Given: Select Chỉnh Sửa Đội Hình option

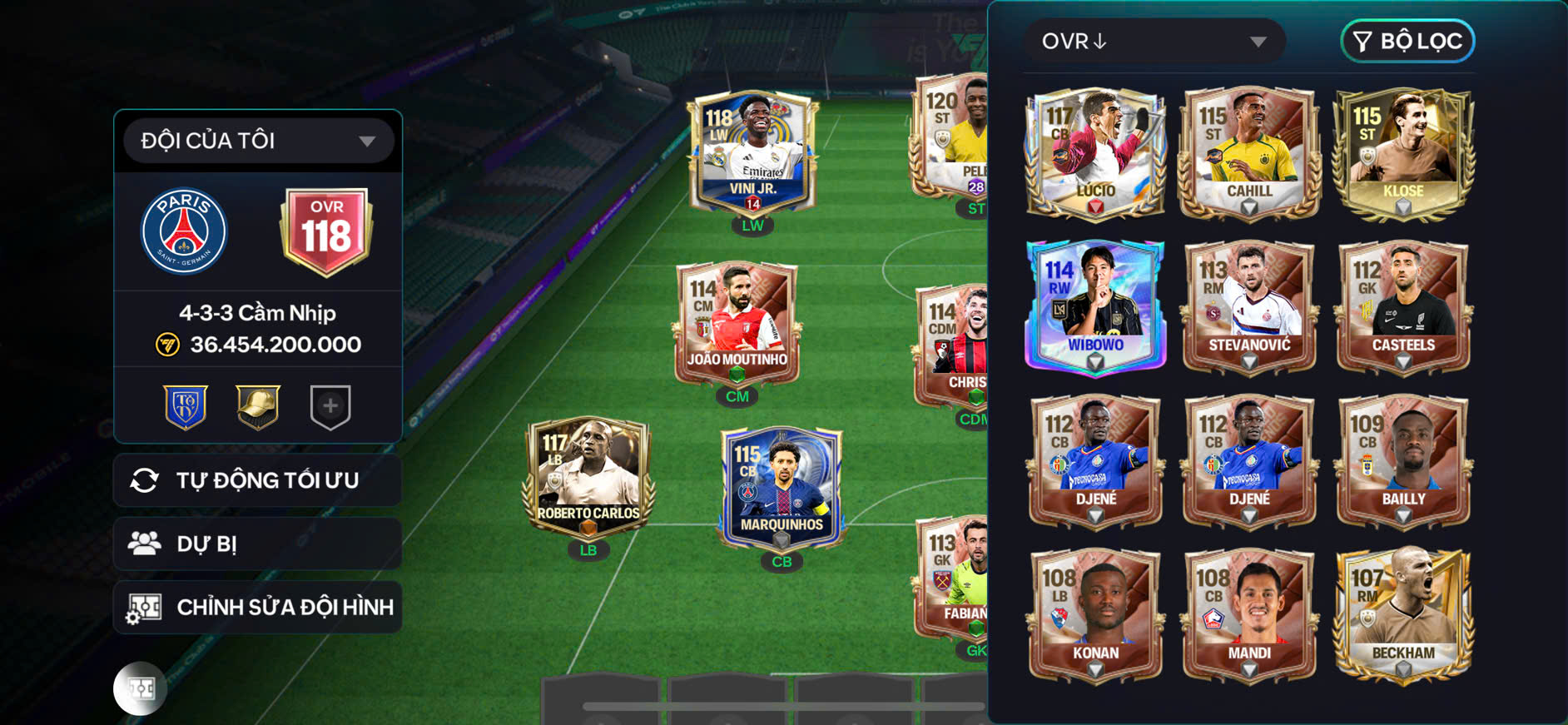Looking at the screenshot, I should tap(258, 608).
